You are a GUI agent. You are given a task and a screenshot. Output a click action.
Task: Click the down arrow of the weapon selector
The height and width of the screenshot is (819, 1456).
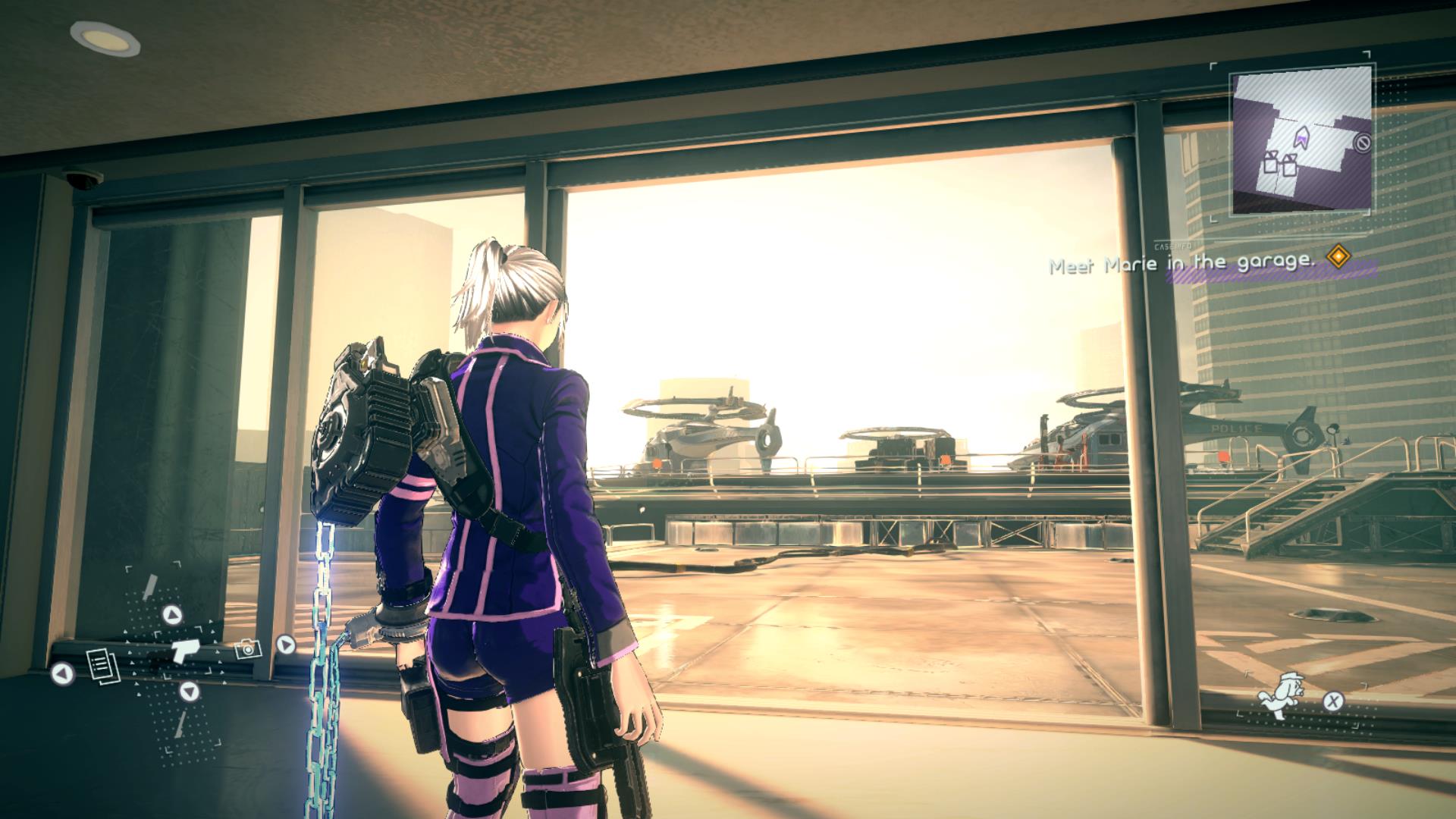(189, 690)
